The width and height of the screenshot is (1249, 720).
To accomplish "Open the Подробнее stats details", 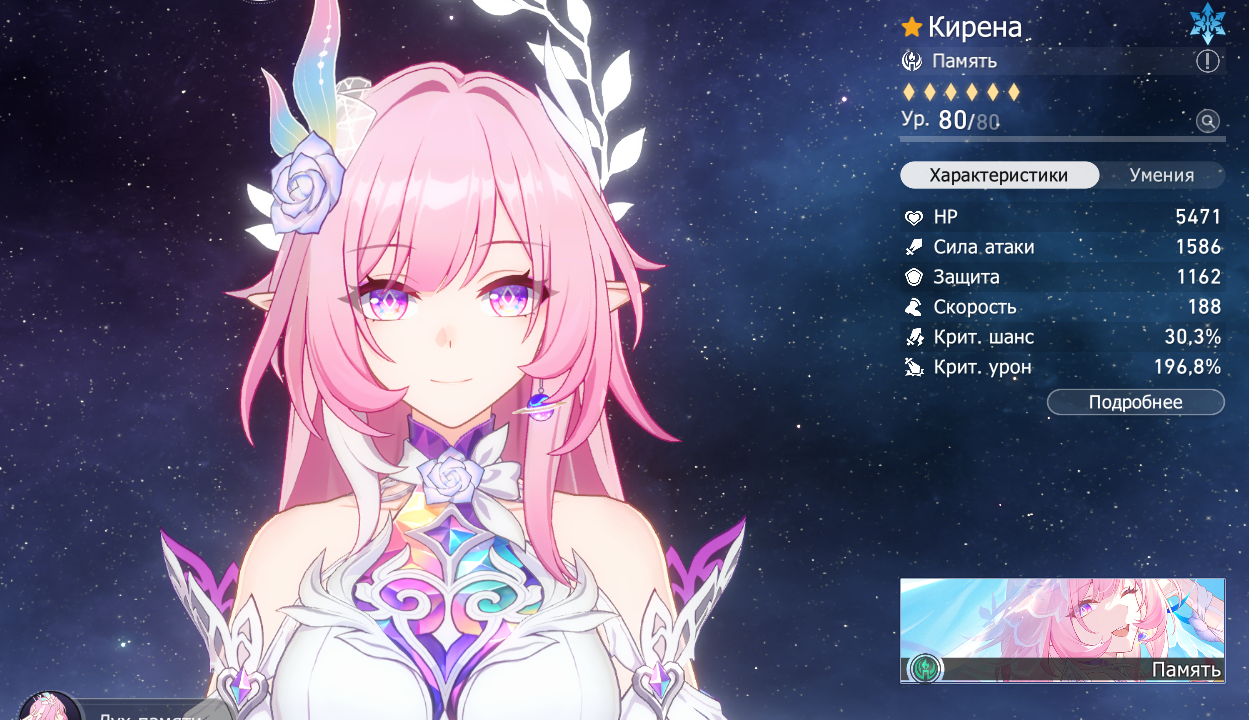I will pos(1135,402).
